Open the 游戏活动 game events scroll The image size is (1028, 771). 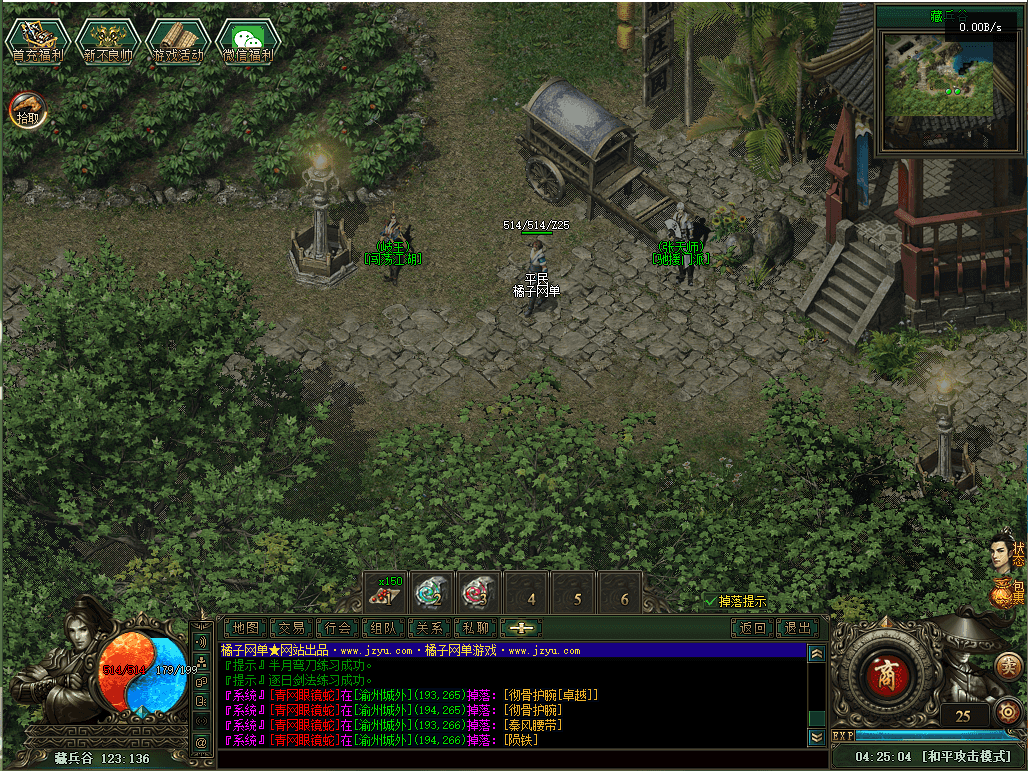(177, 41)
